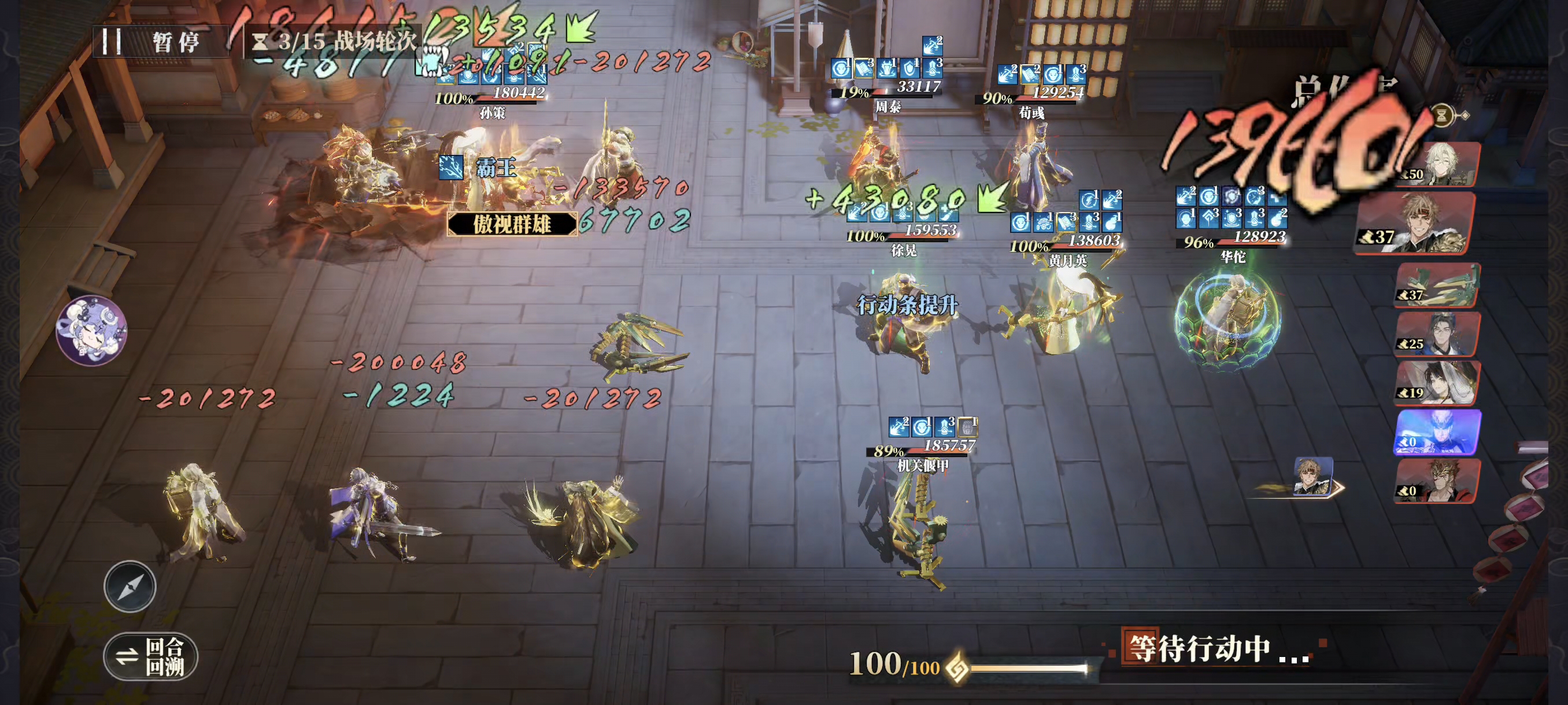Choose the mechanical puppet turn-order portrait

click(x=1437, y=285)
